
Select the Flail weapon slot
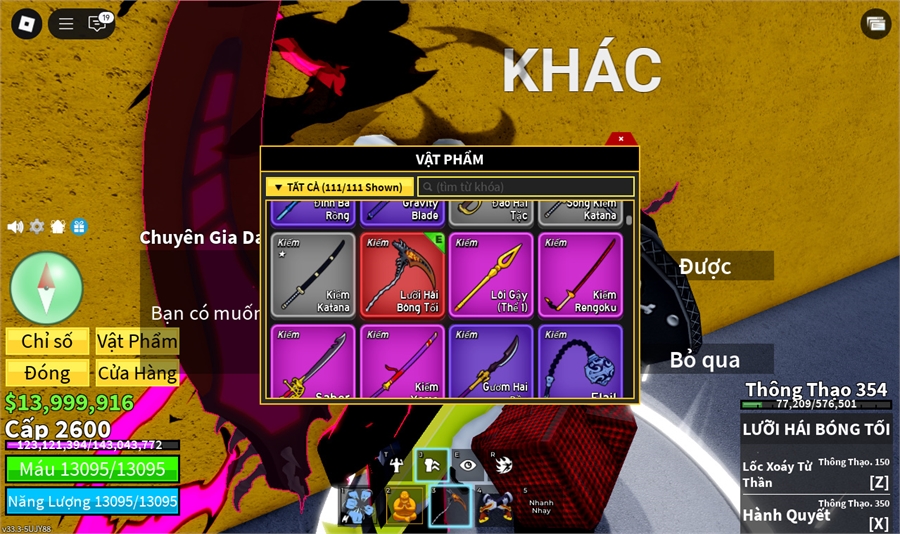pyautogui.click(x=580, y=362)
